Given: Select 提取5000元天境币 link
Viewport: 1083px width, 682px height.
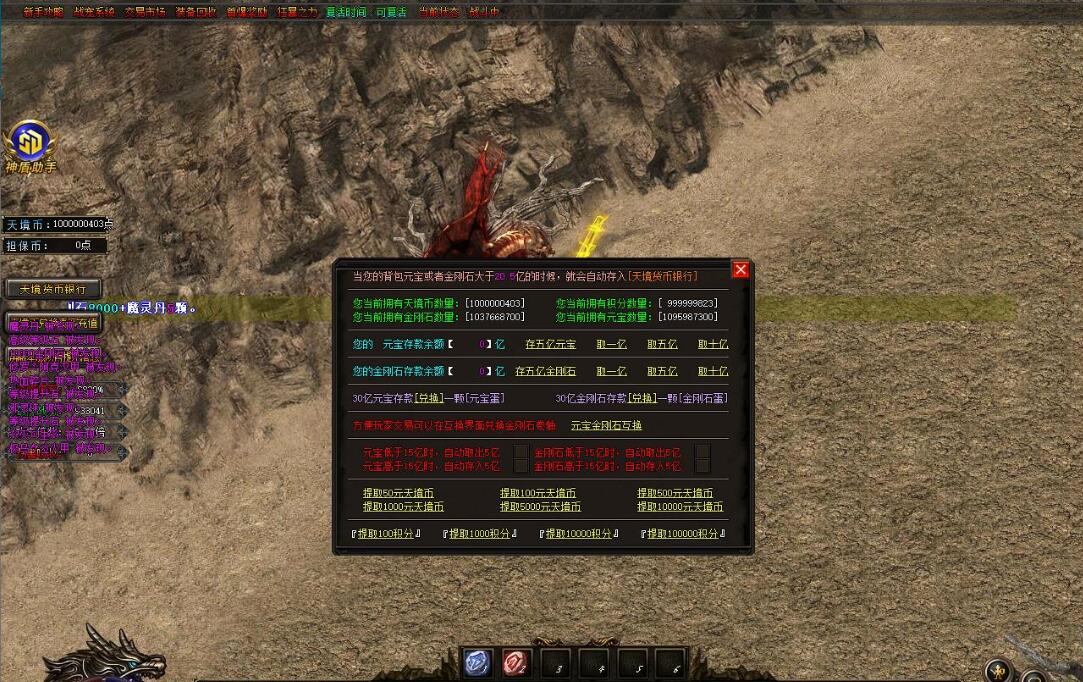Looking at the screenshot, I should [x=540, y=507].
